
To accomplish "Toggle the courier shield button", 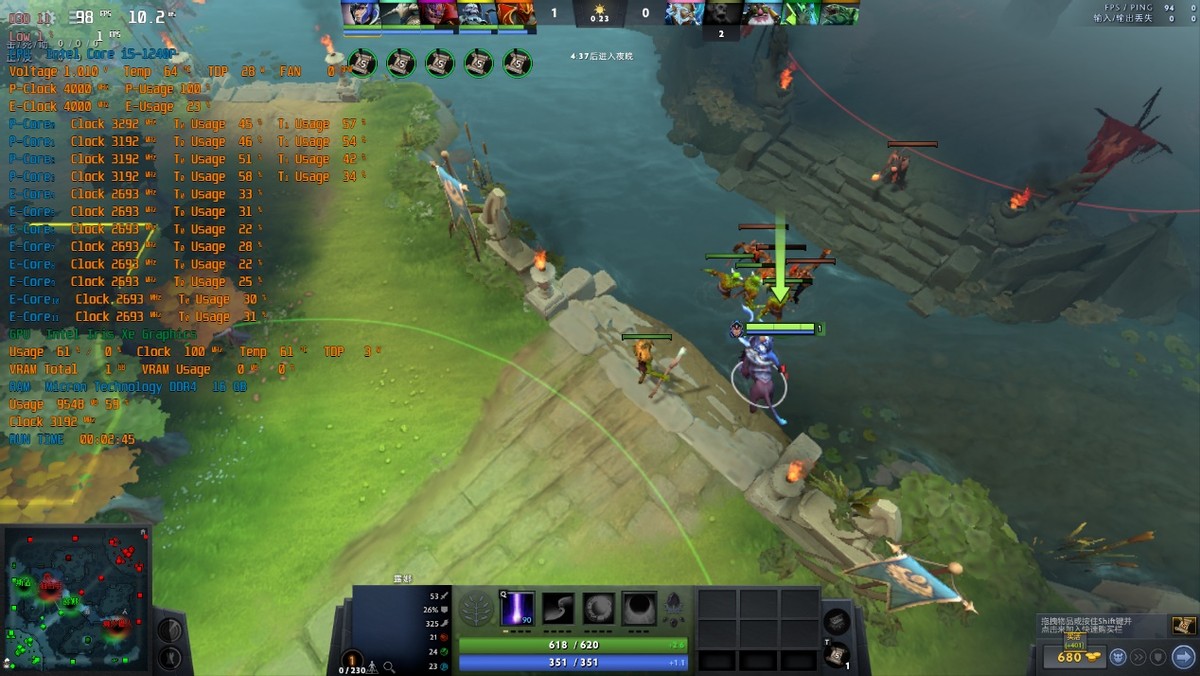I will tap(1158, 657).
